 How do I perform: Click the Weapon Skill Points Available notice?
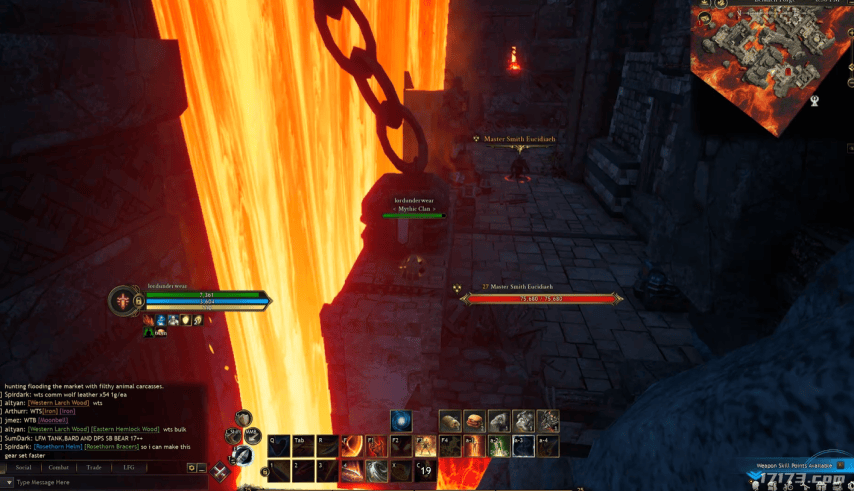794,466
